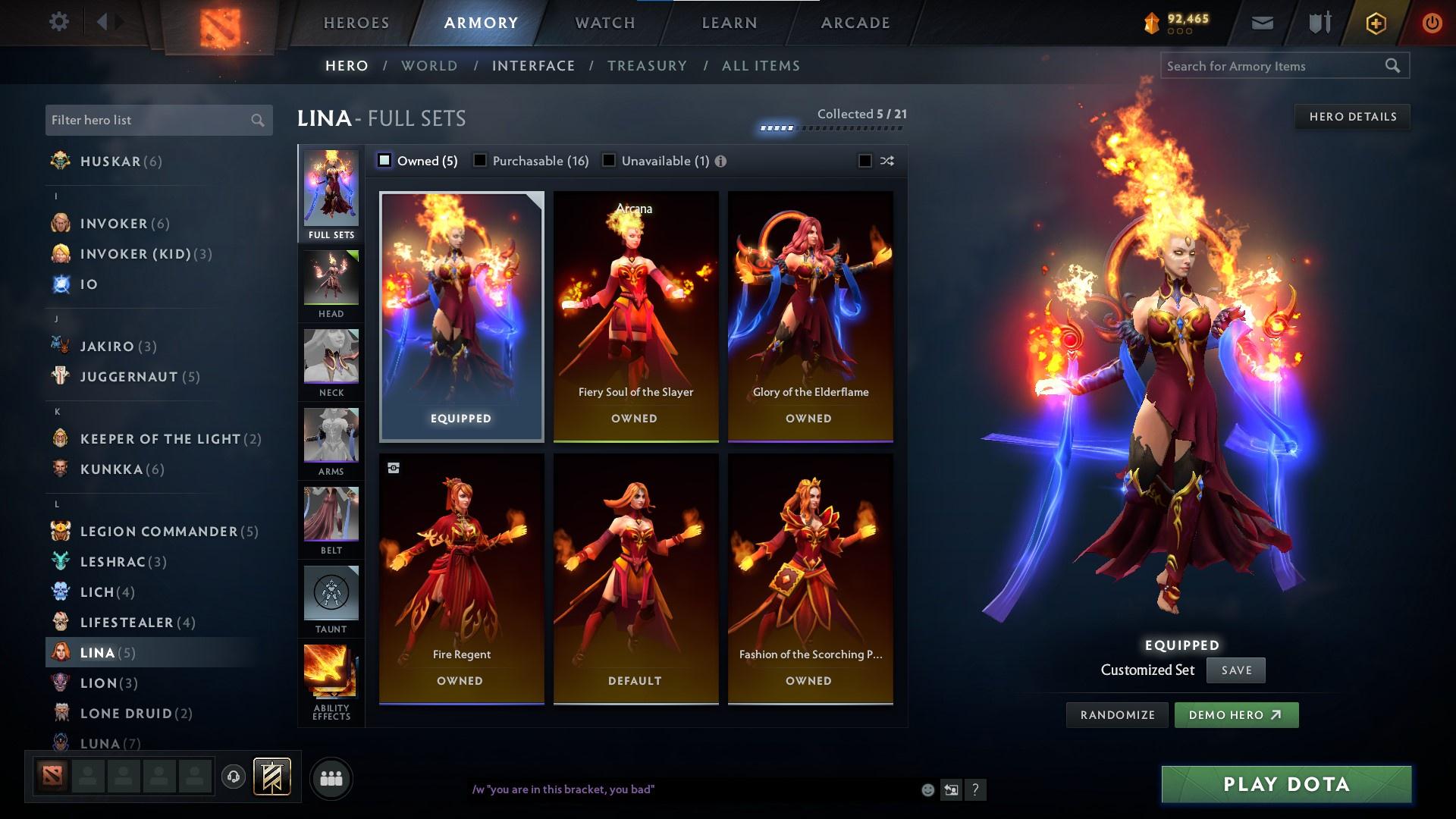The image size is (1456, 819).
Task: Open the friends list circle icon
Action: (x=331, y=777)
